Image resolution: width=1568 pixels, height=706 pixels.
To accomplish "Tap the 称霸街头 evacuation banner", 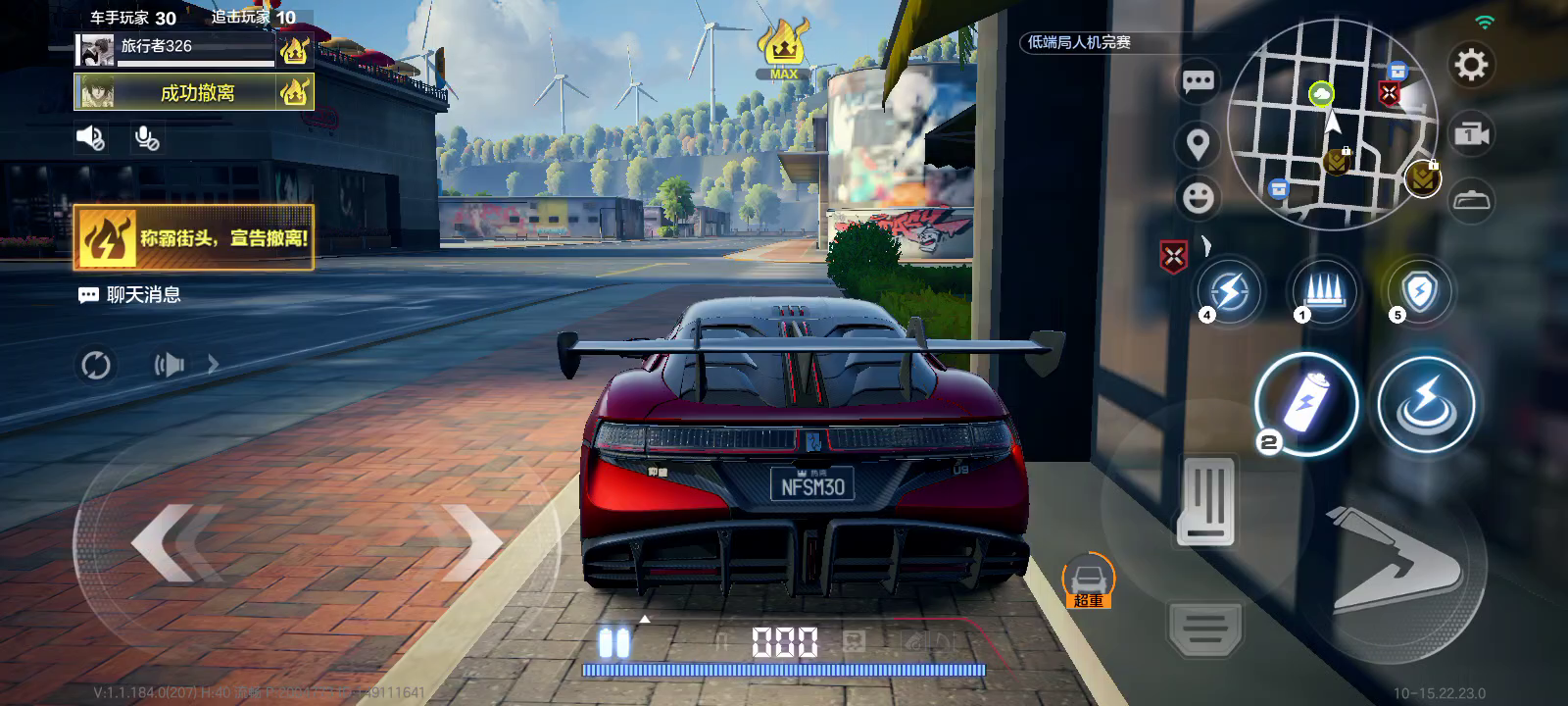I will (x=194, y=237).
